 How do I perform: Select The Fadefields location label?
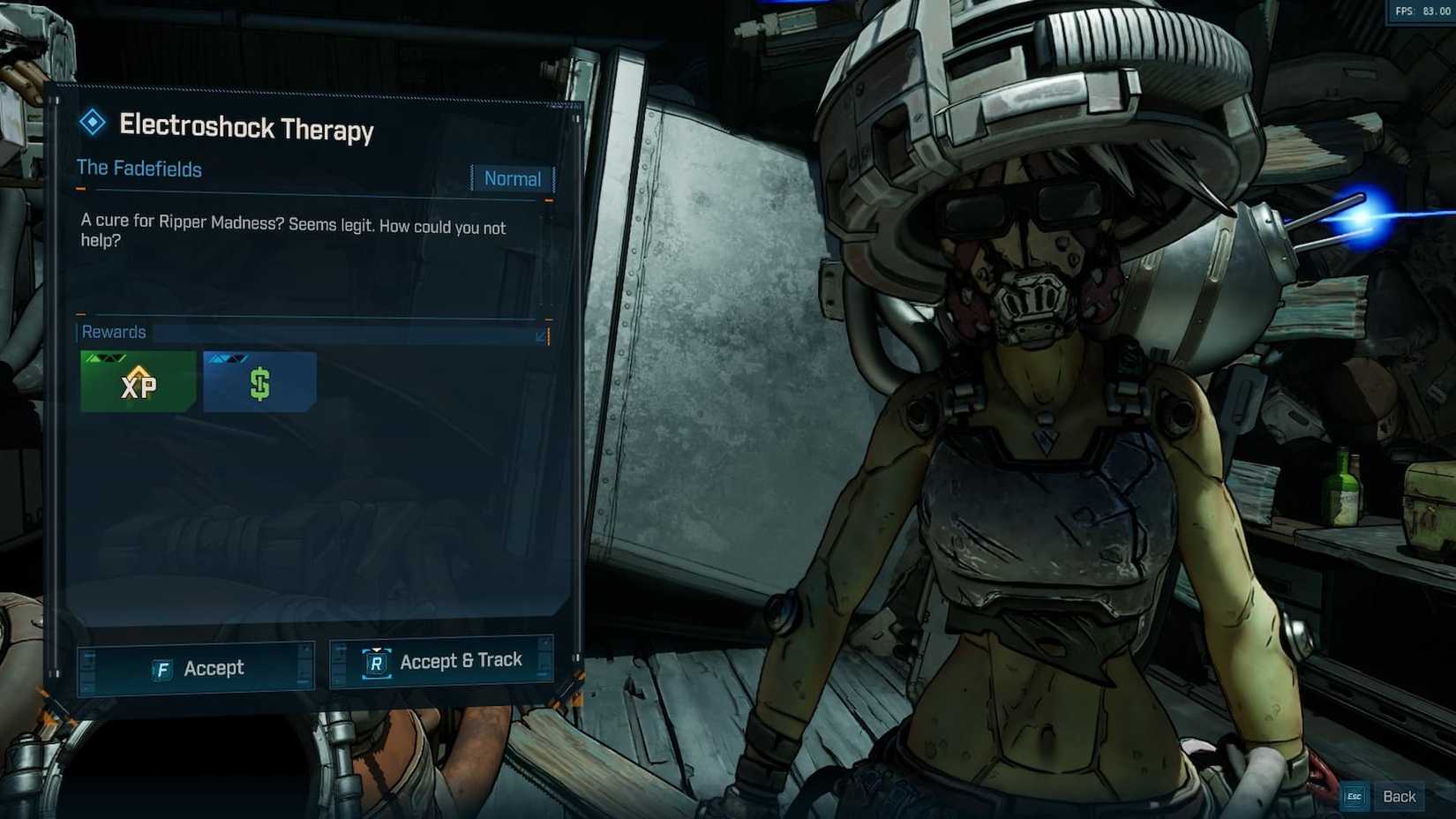139,169
